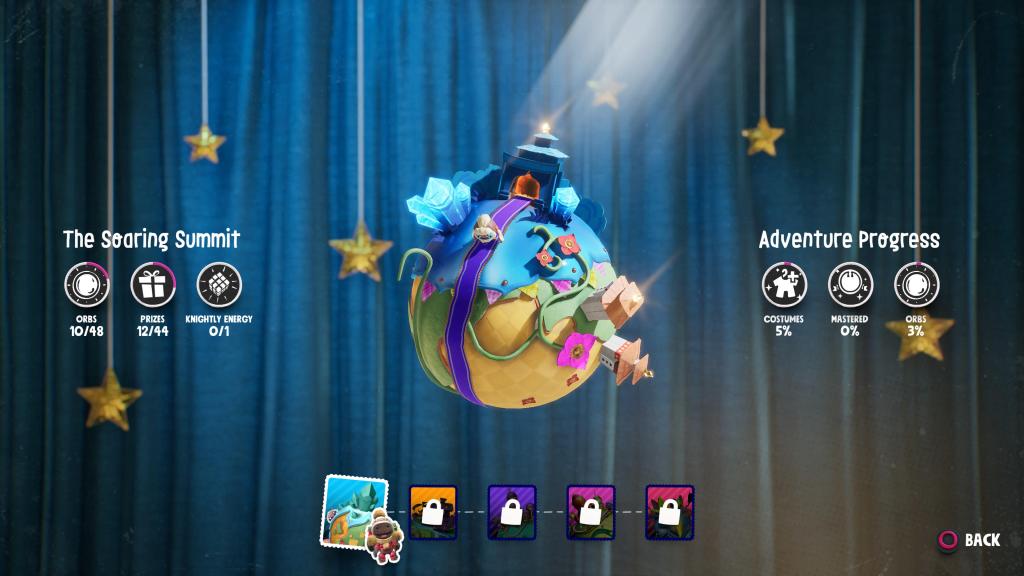Inspect the Knightly Energy icon
This screenshot has width=1024, height=576.
click(219, 286)
